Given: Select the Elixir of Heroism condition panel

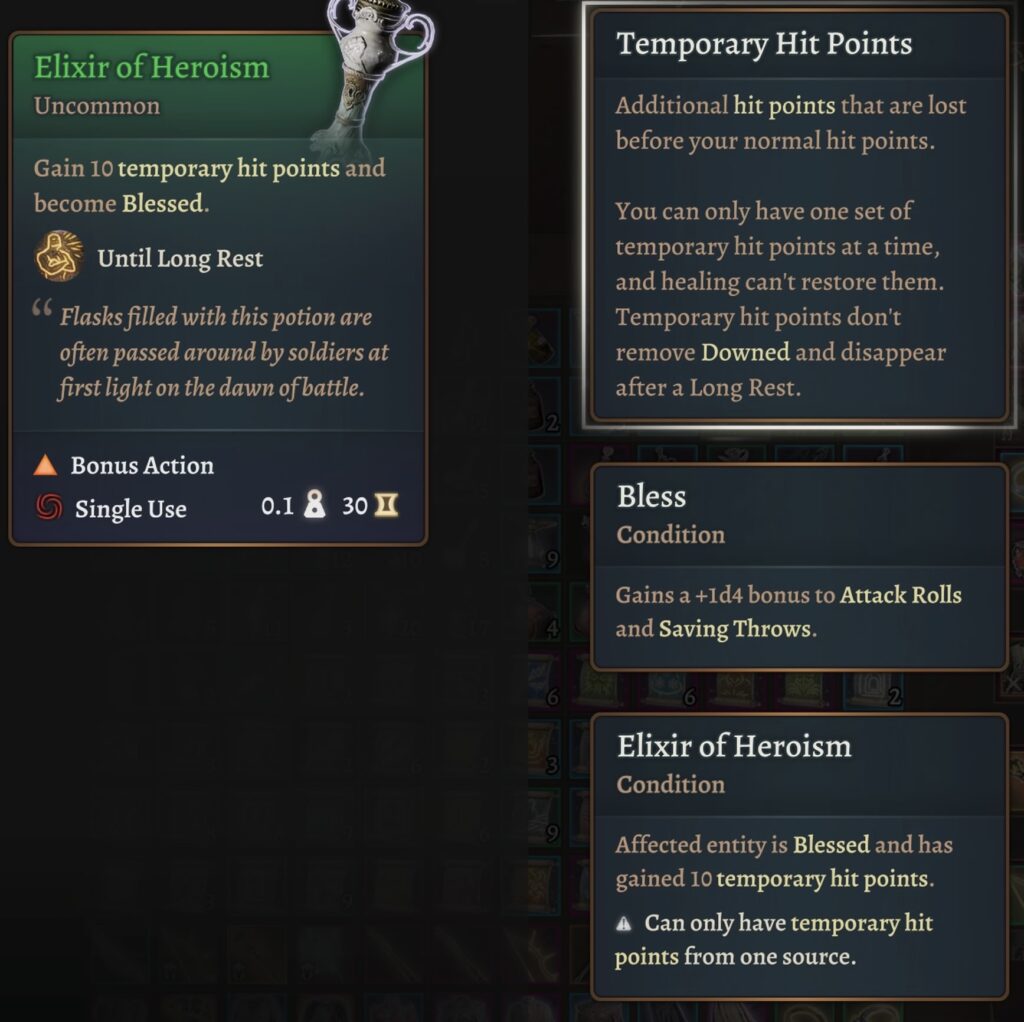Looking at the screenshot, I should [x=798, y=856].
